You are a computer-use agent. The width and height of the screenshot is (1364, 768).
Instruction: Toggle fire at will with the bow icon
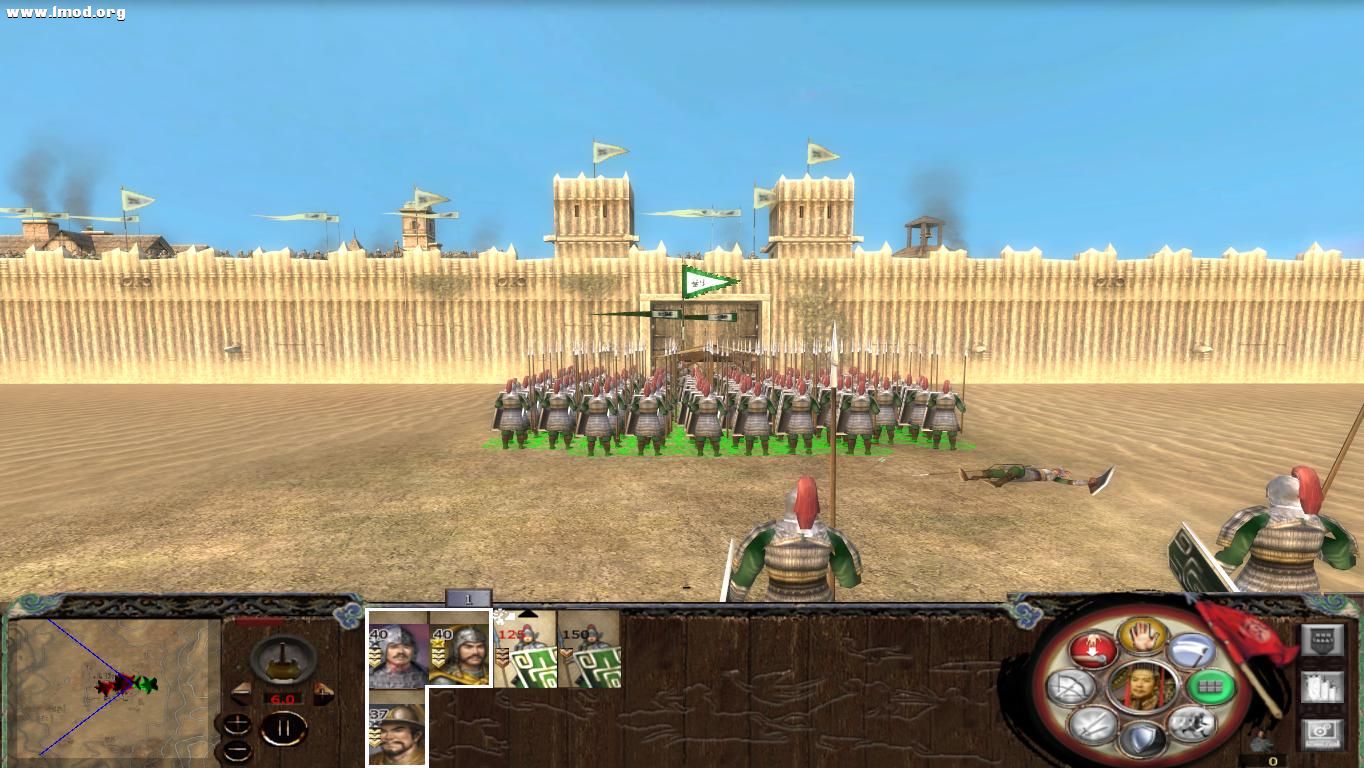[x=1070, y=685]
